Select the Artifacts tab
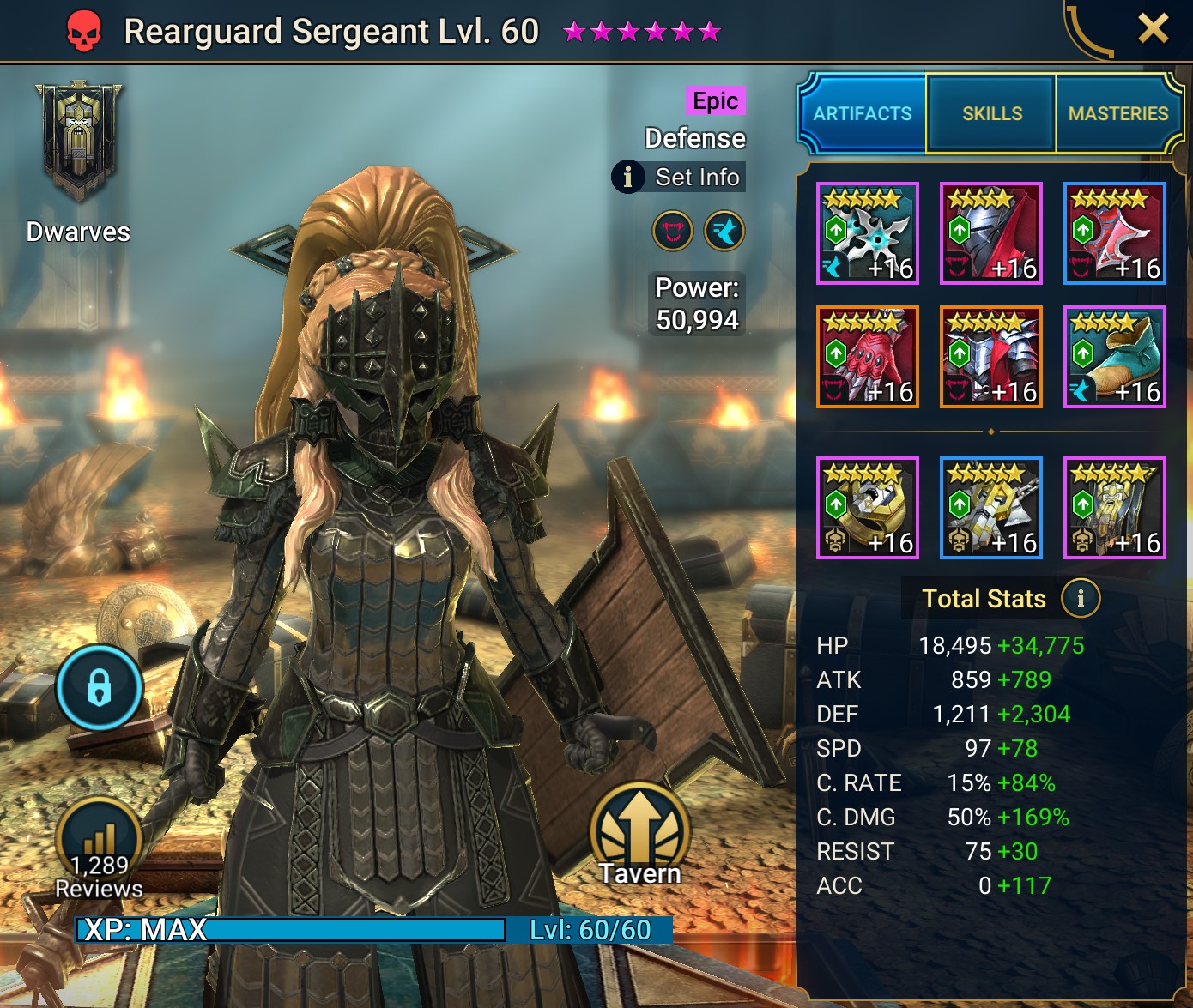 (x=861, y=113)
